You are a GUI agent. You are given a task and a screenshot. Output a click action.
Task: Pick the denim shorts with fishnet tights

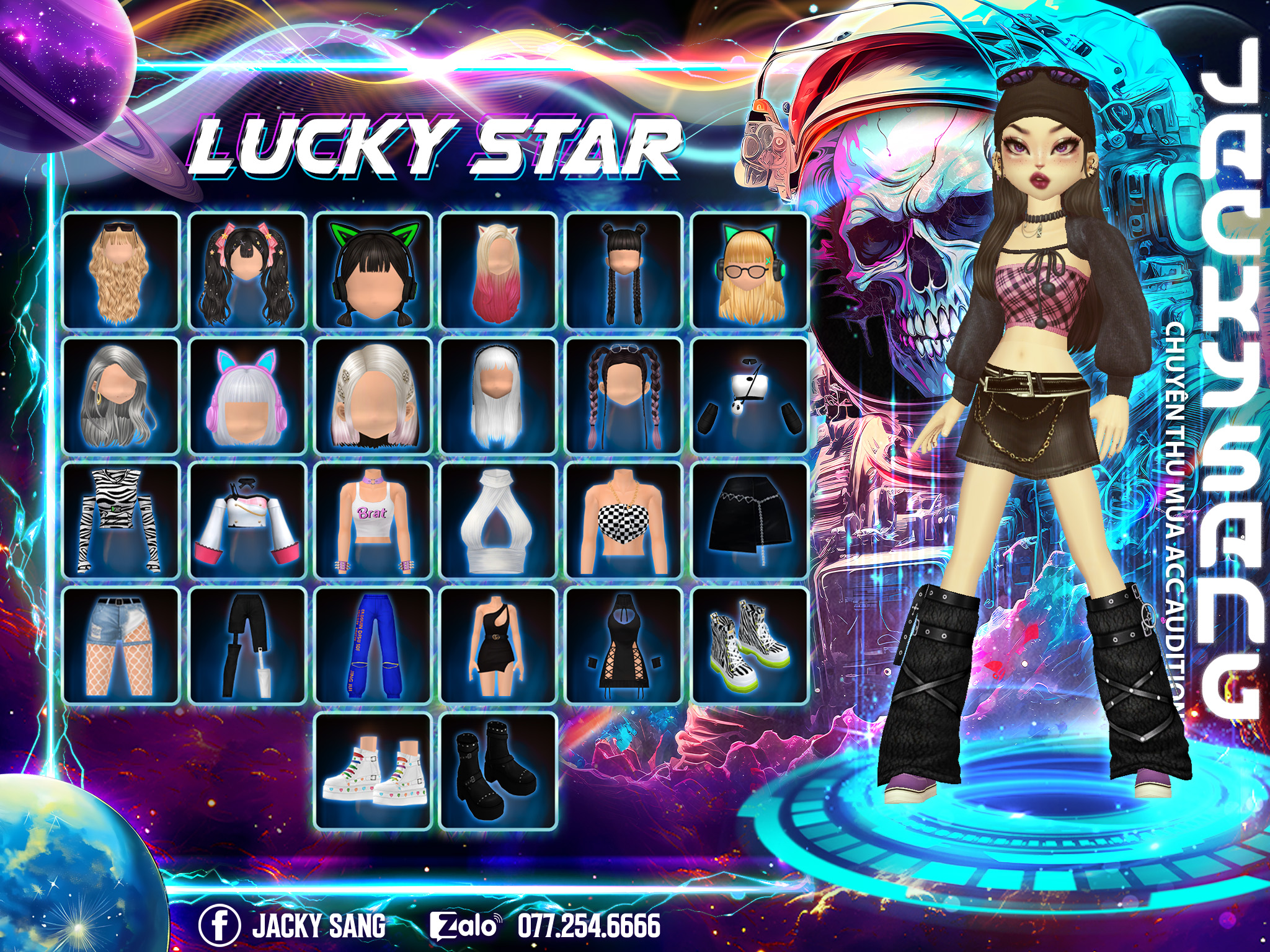122,646
